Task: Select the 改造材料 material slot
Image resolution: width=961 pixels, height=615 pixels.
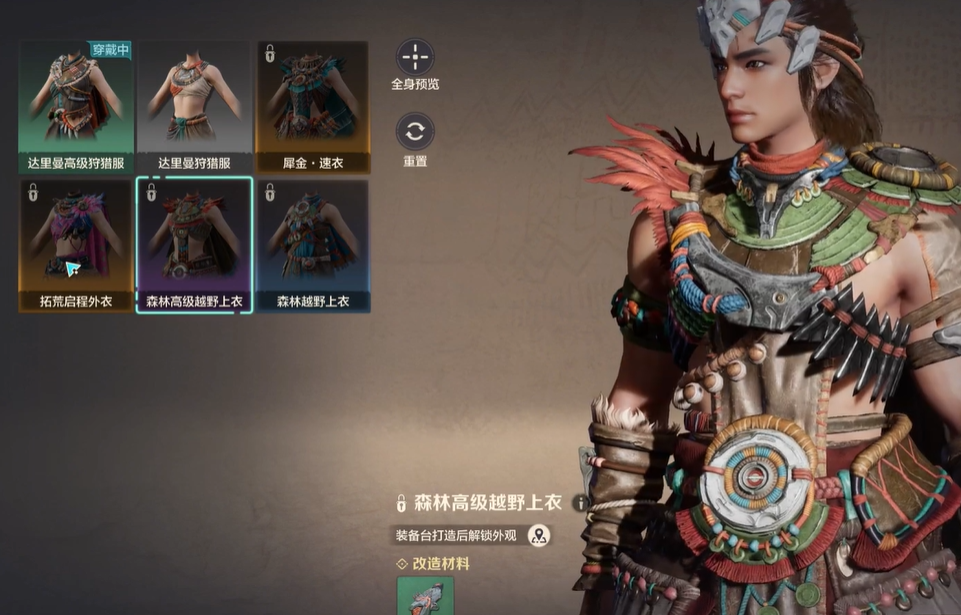Action: tap(425, 596)
